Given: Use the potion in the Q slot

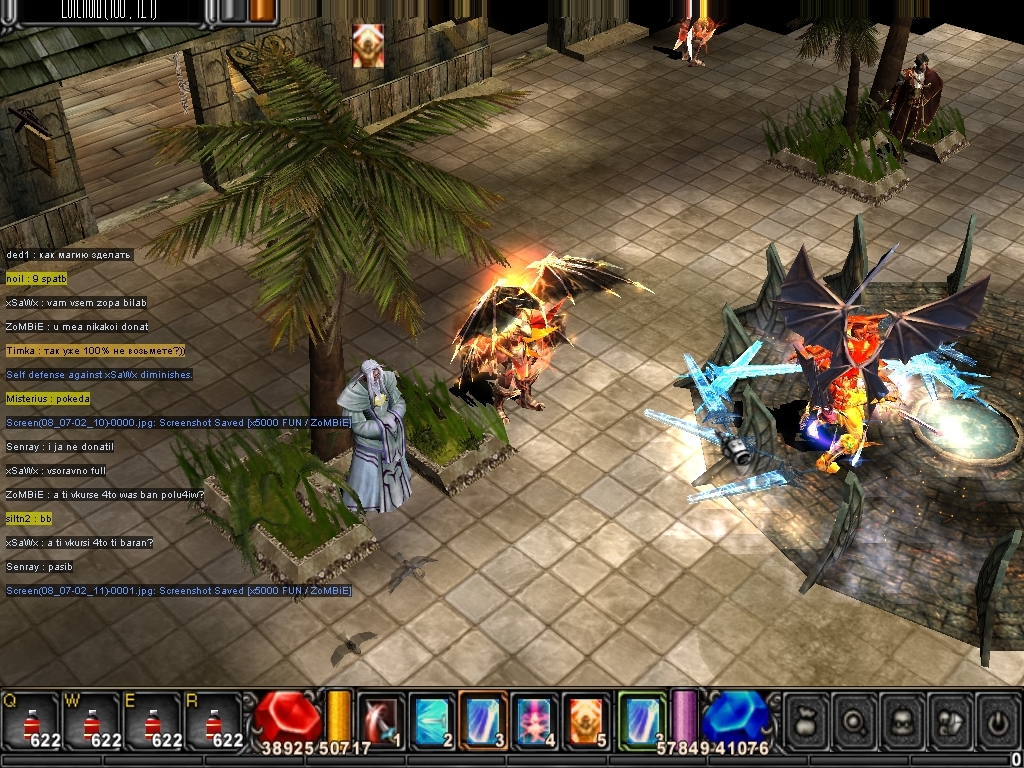Looking at the screenshot, I should 32,721.
